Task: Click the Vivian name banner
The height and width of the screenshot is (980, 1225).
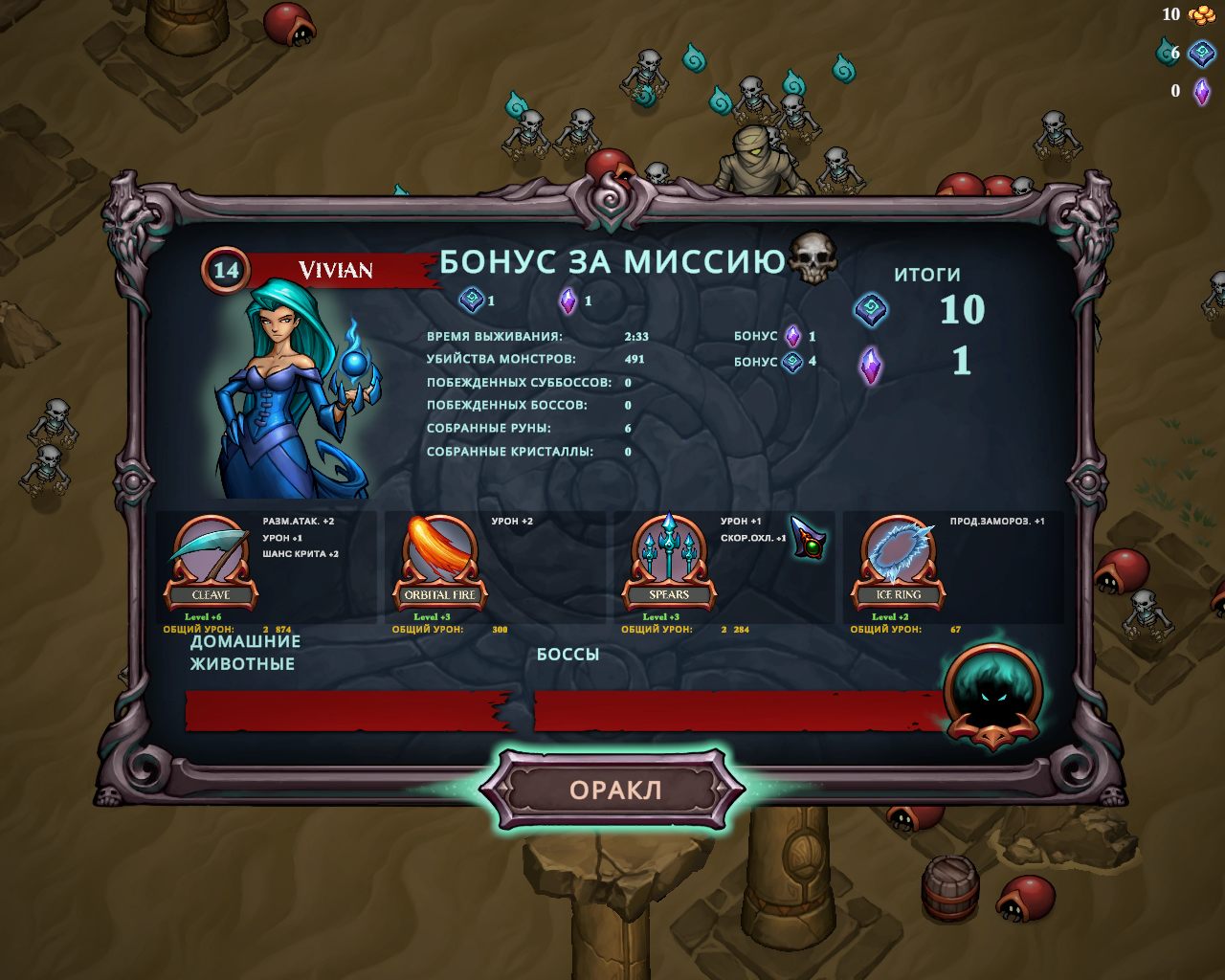Action: [x=335, y=269]
